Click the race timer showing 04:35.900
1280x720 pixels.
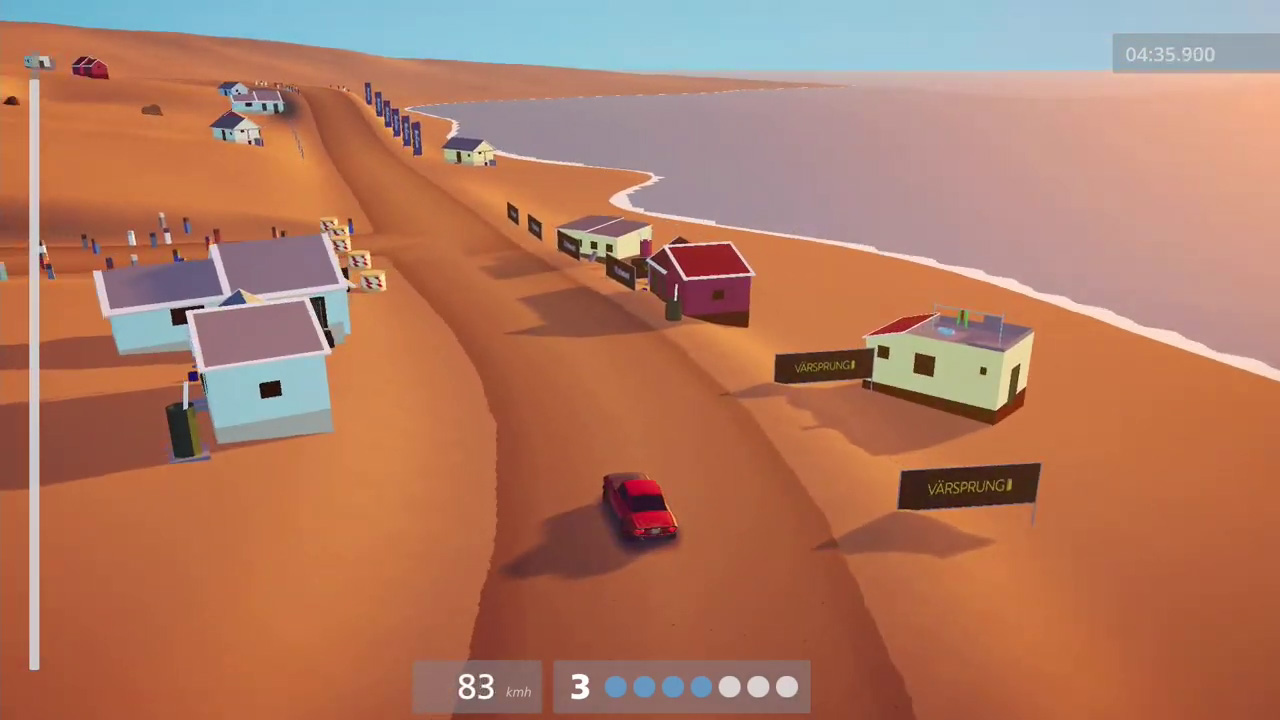[1170, 55]
